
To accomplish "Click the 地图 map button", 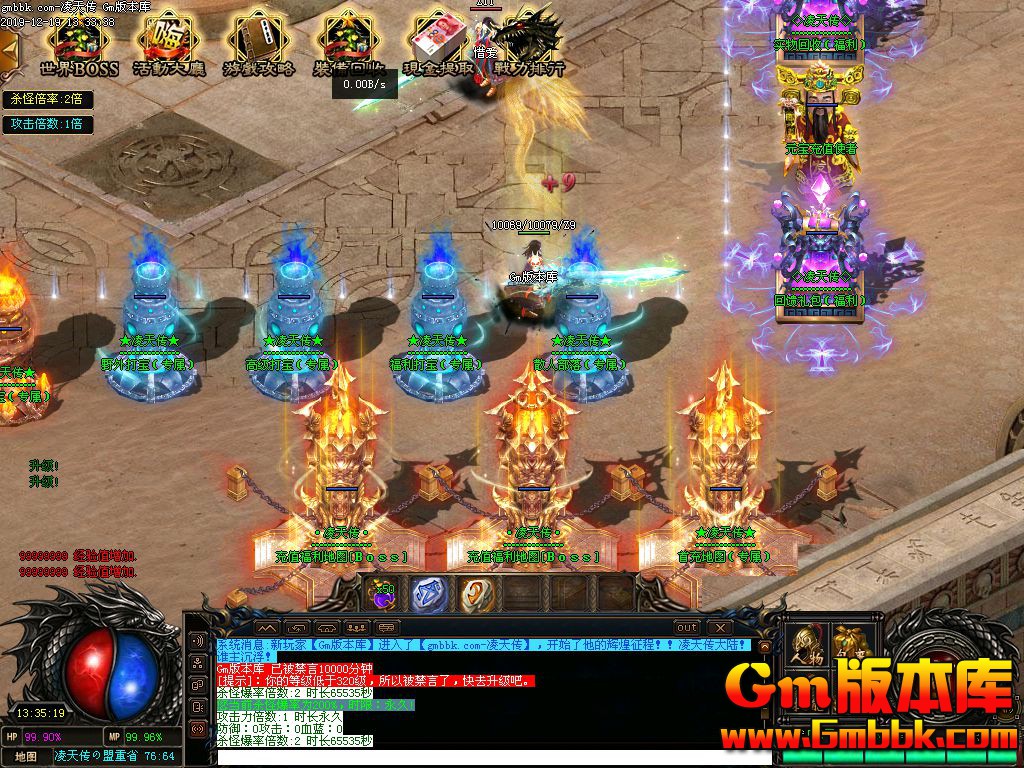I will [x=26, y=756].
